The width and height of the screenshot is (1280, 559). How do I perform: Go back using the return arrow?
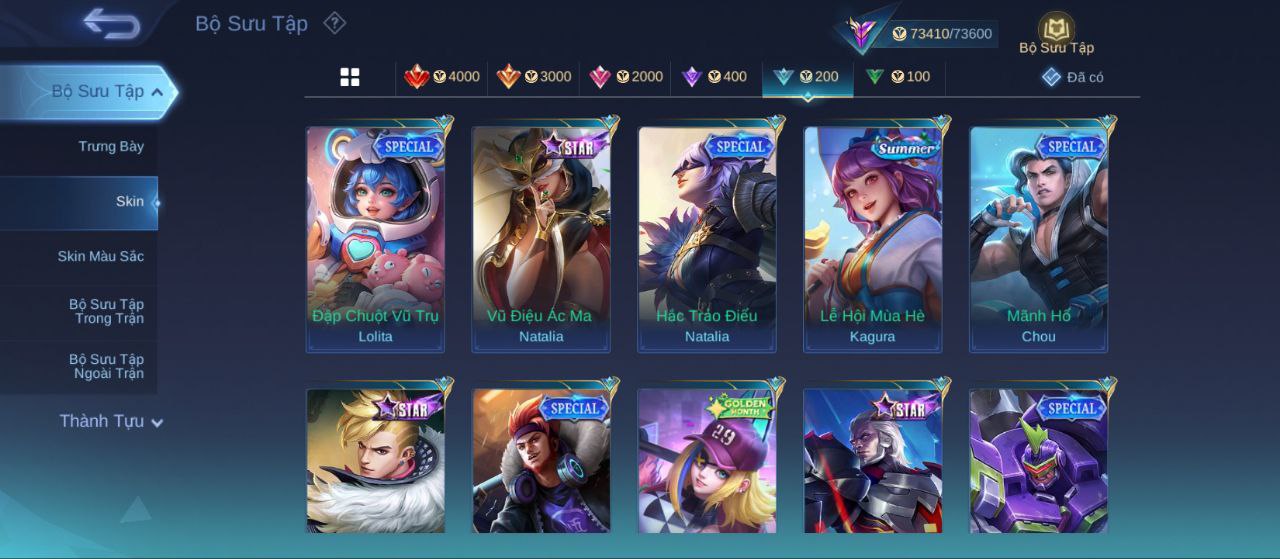click(111, 23)
